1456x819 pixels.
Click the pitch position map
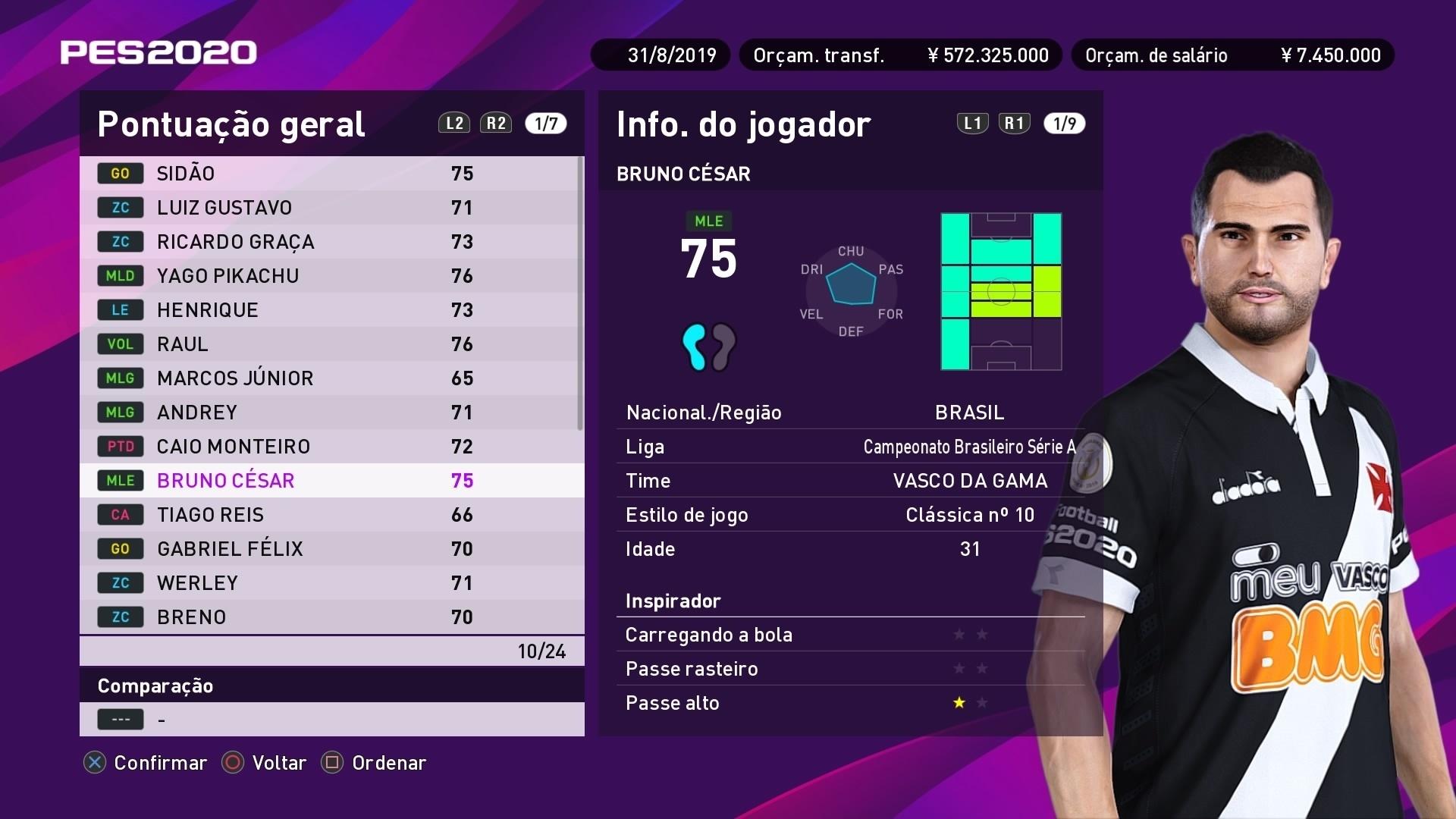pos(1001,292)
